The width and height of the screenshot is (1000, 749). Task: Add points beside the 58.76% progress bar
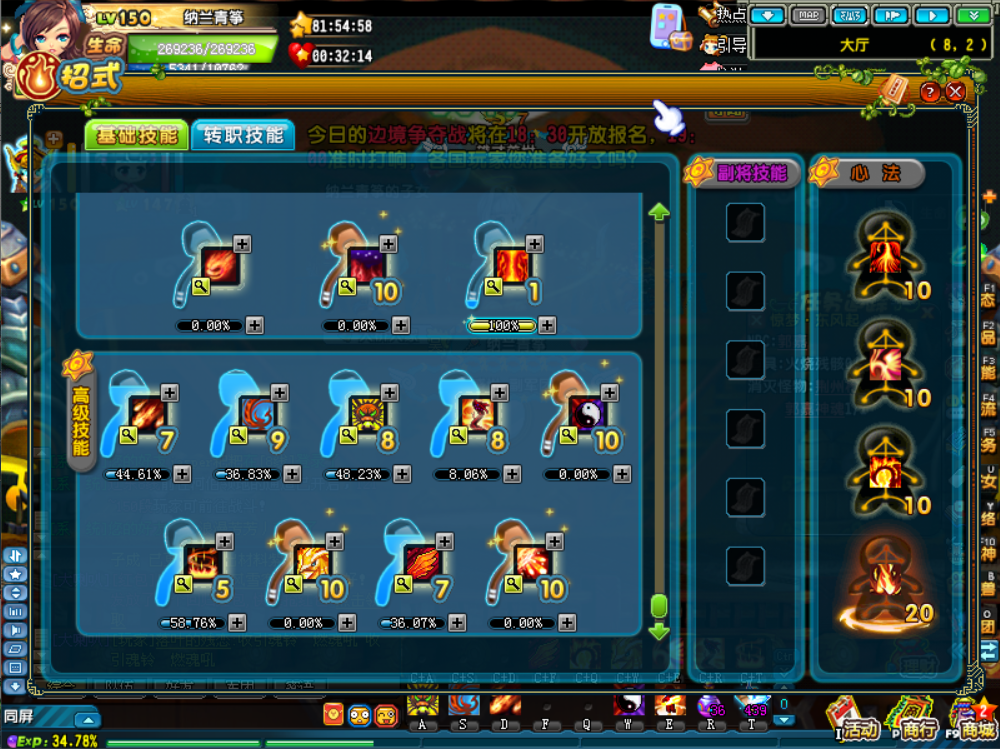point(237,623)
